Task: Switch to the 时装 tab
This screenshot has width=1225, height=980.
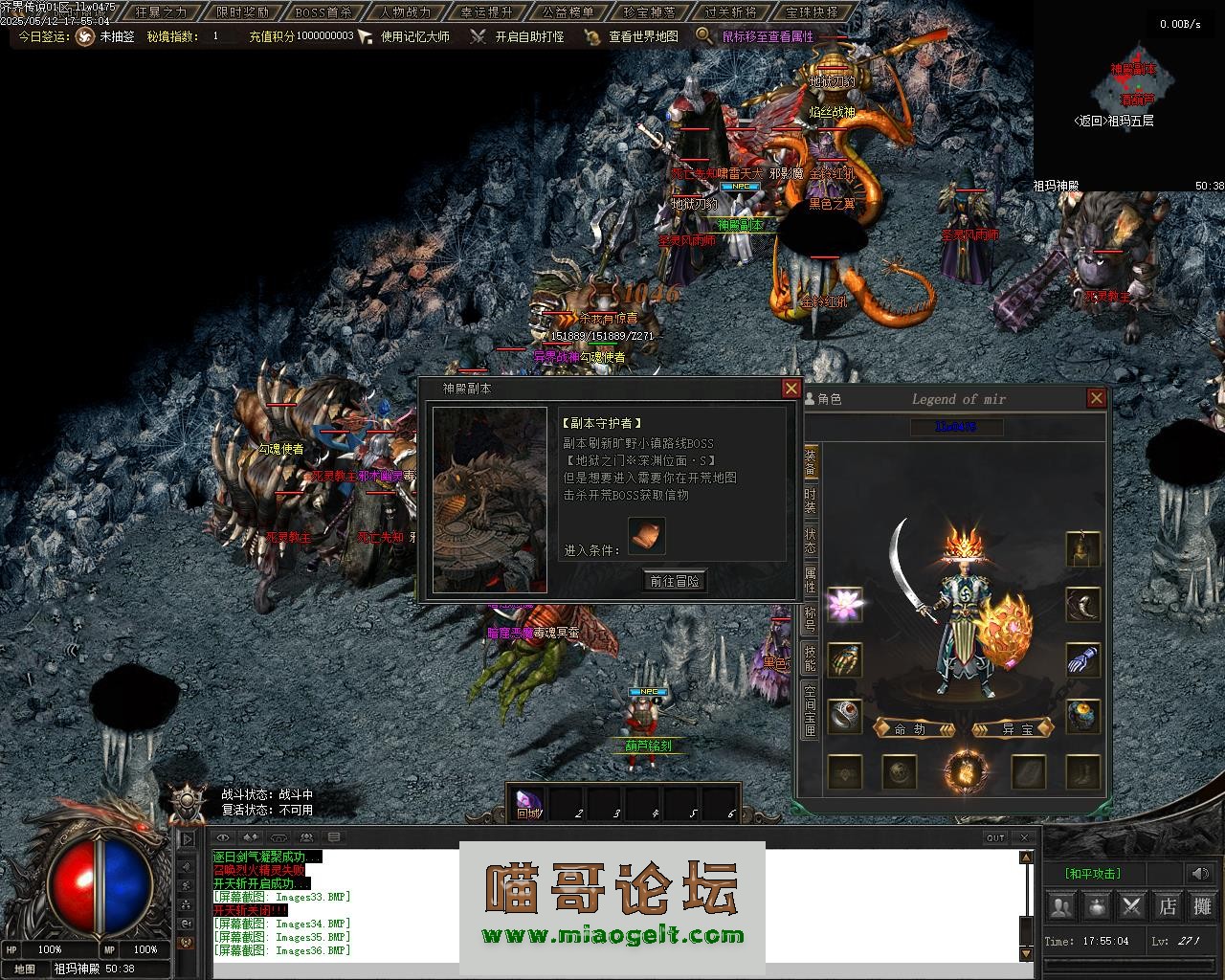Action: [810, 501]
